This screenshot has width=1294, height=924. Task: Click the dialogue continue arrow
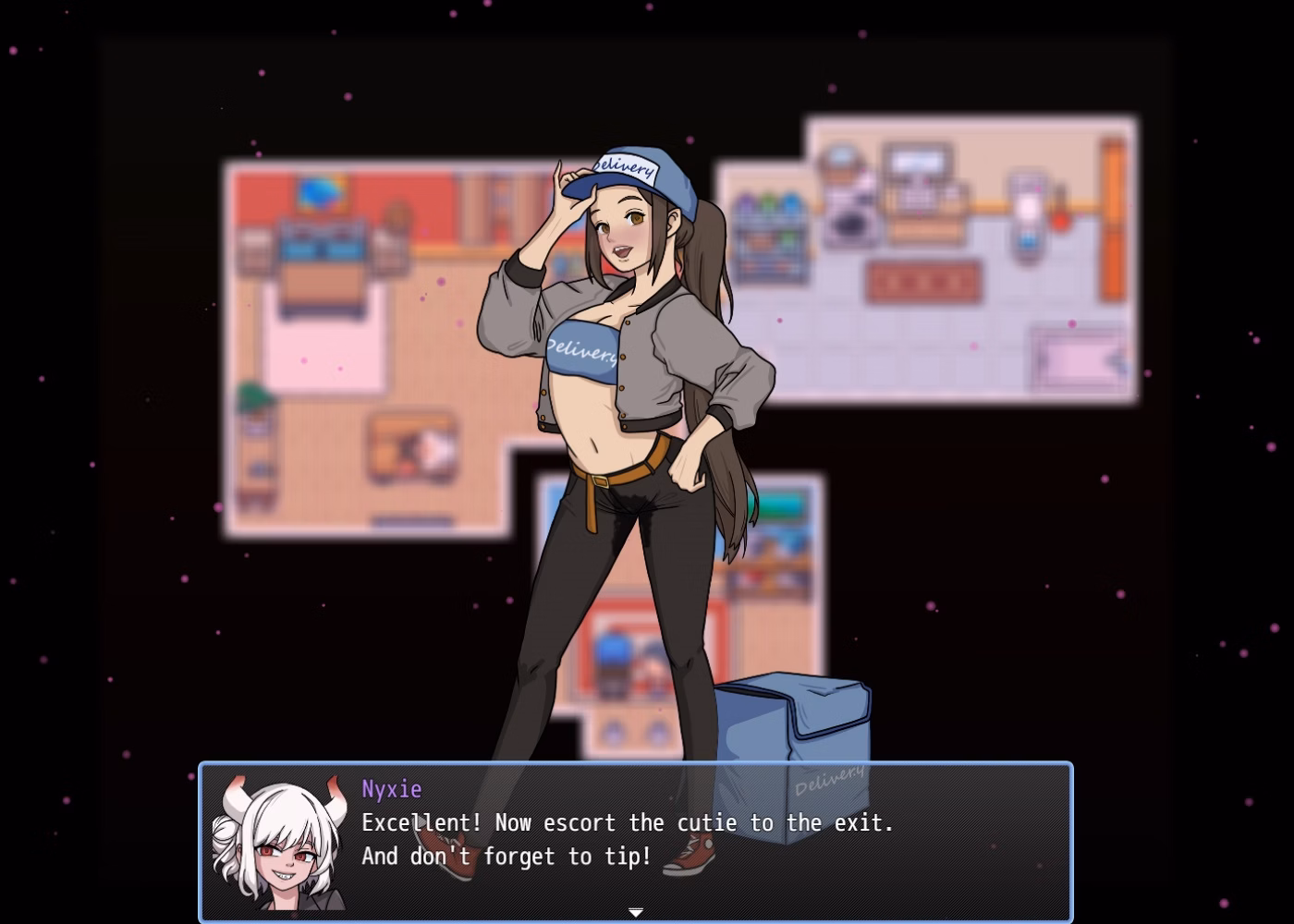(x=636, y=912)
